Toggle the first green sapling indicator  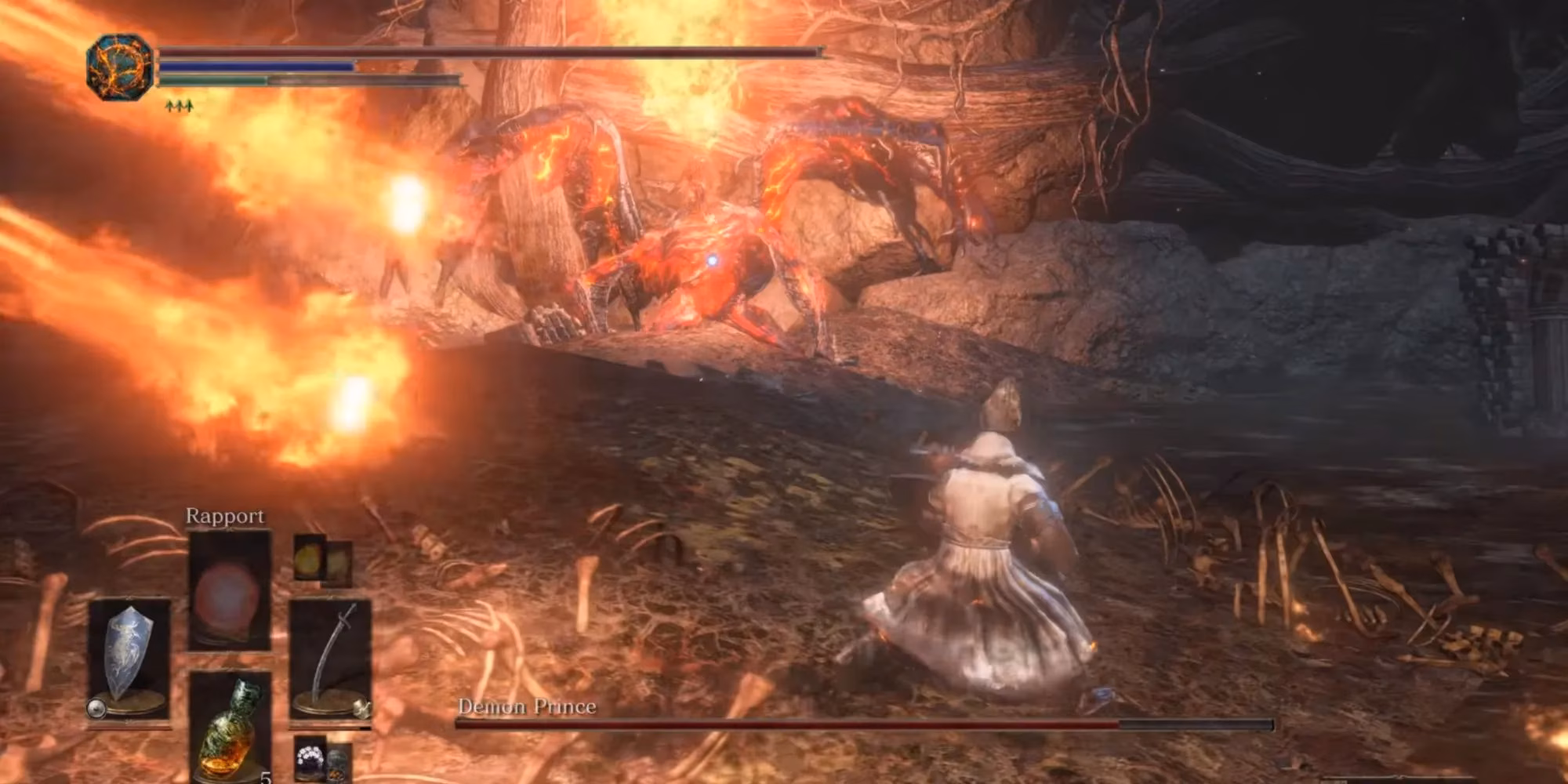[169, 106]
